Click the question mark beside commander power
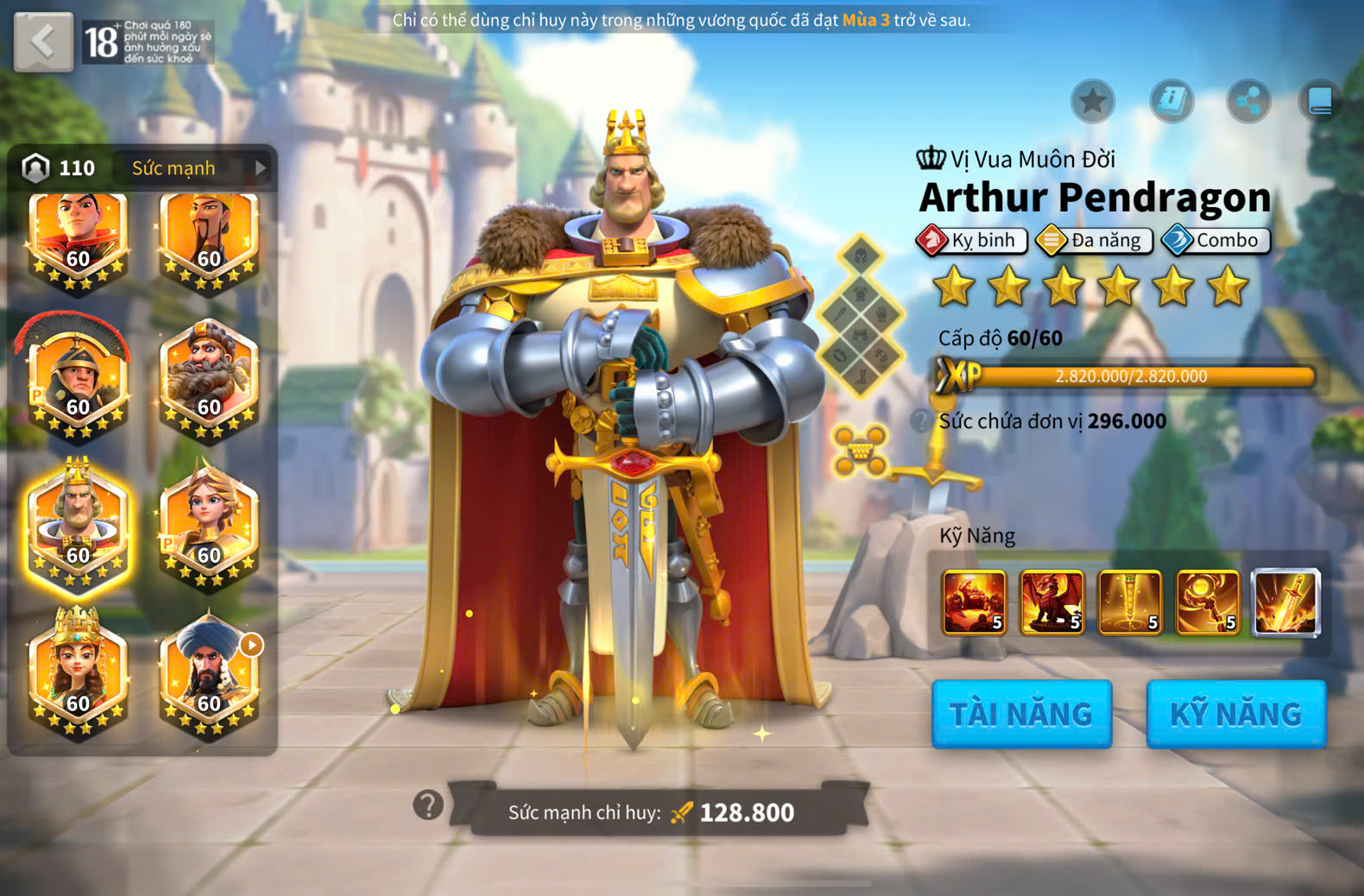 [428, 805]
